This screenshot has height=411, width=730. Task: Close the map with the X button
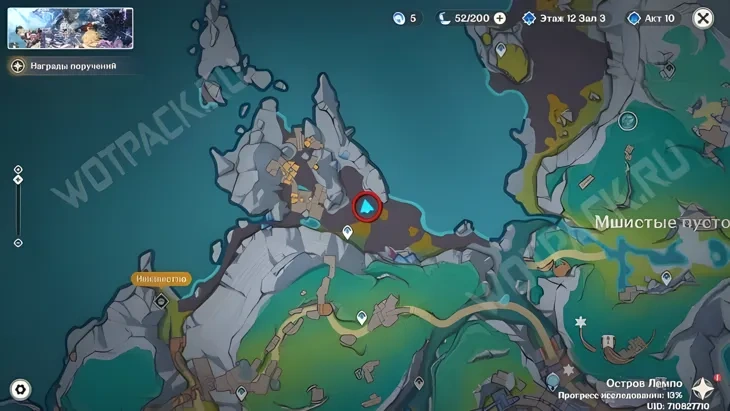tap(703, 18)
